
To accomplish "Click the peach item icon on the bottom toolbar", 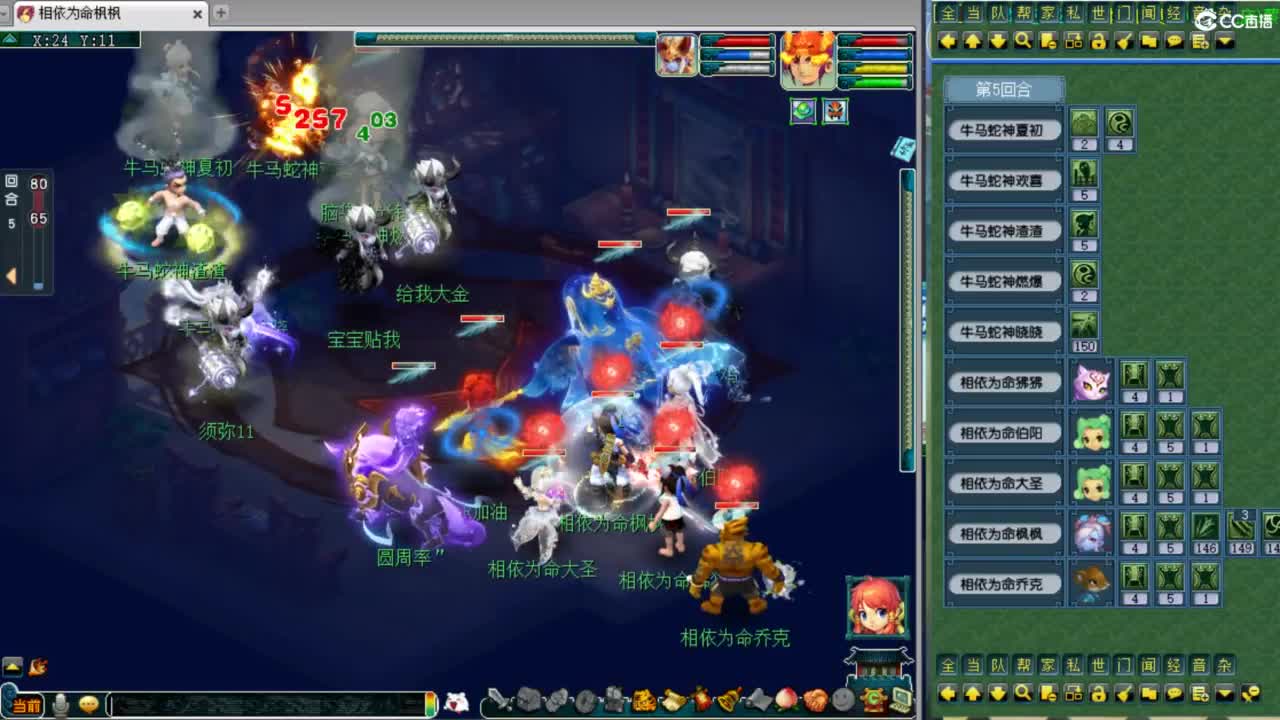I will (786, 698).
